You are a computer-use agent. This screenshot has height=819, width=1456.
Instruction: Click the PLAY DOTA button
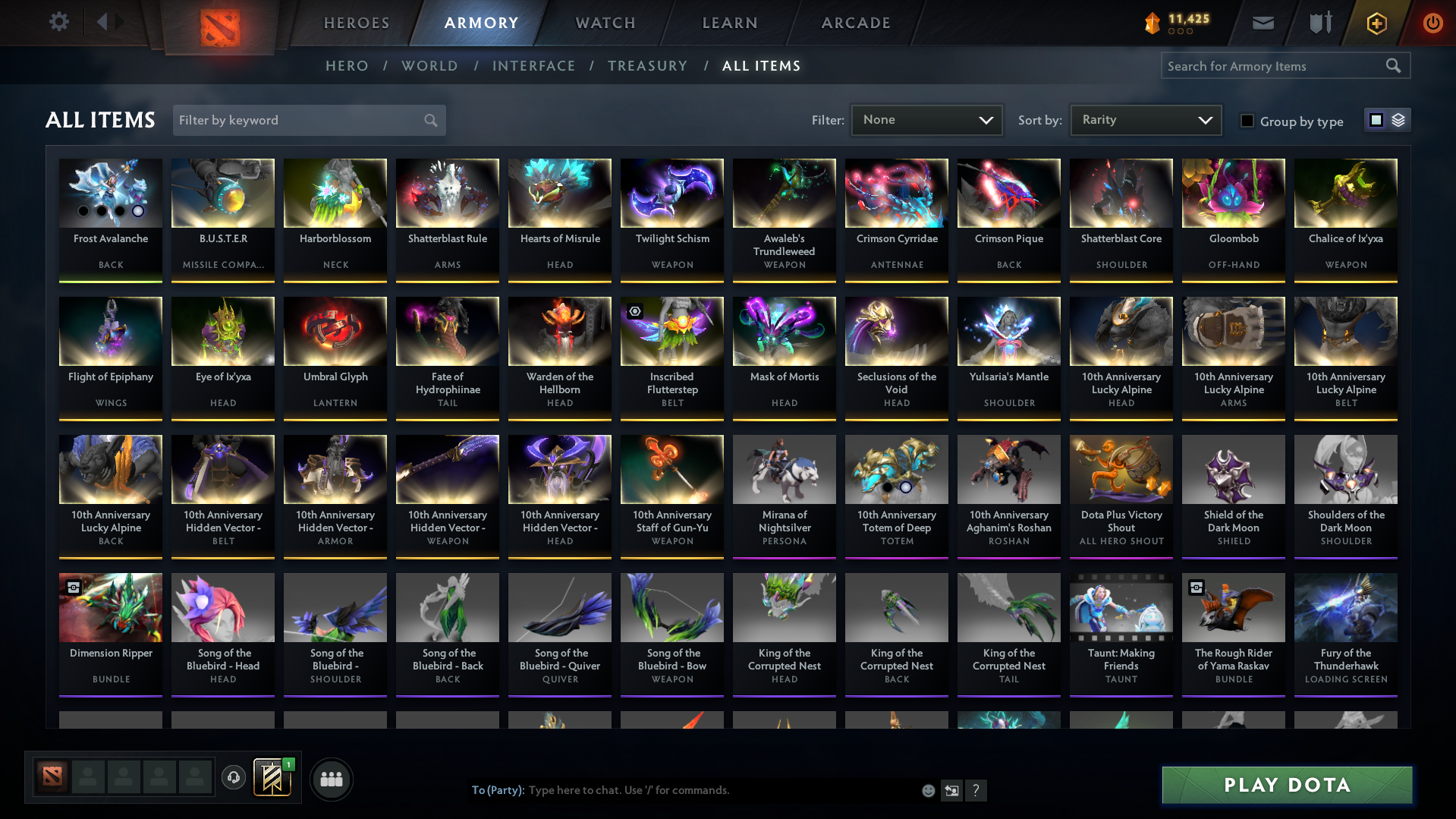(1286, 785)
